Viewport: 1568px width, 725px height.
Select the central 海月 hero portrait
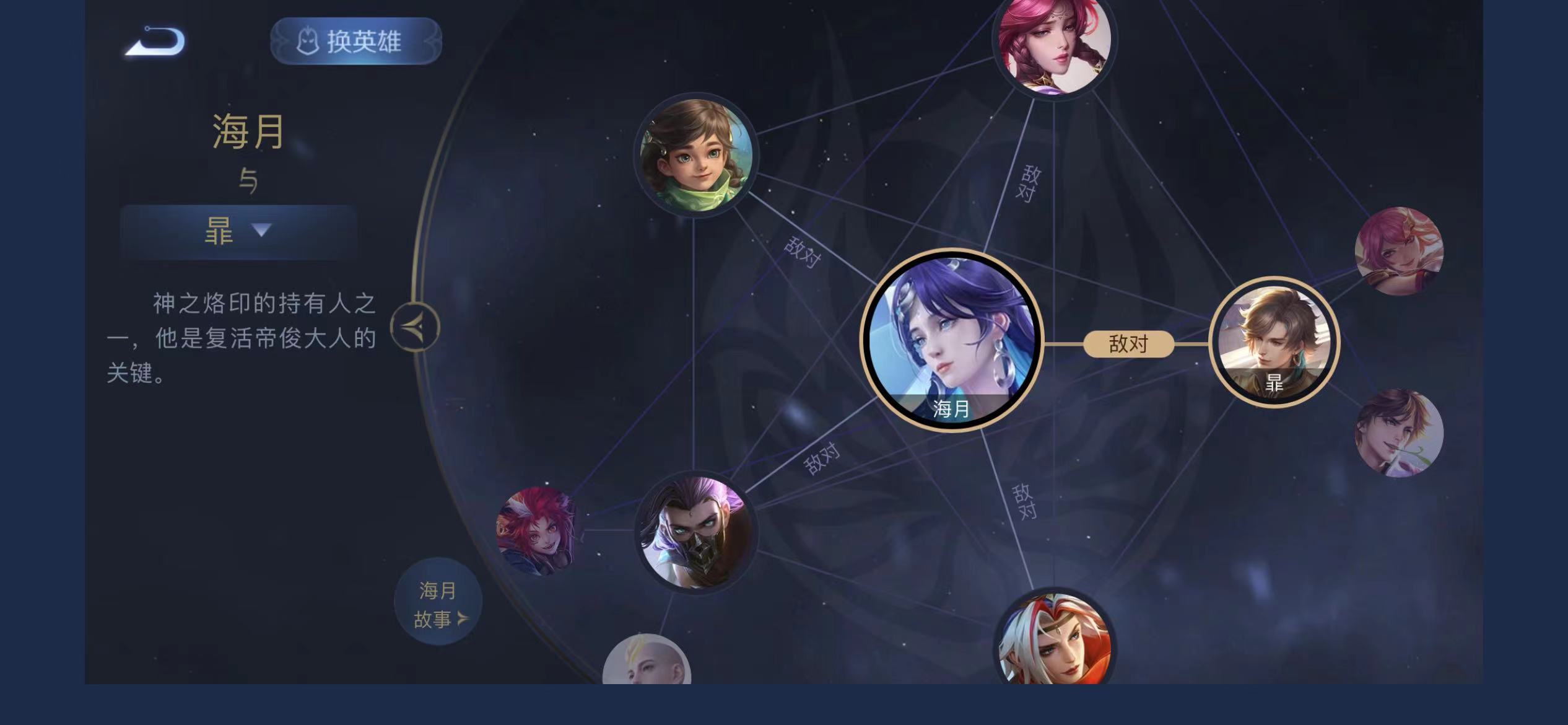coord(952,341)
